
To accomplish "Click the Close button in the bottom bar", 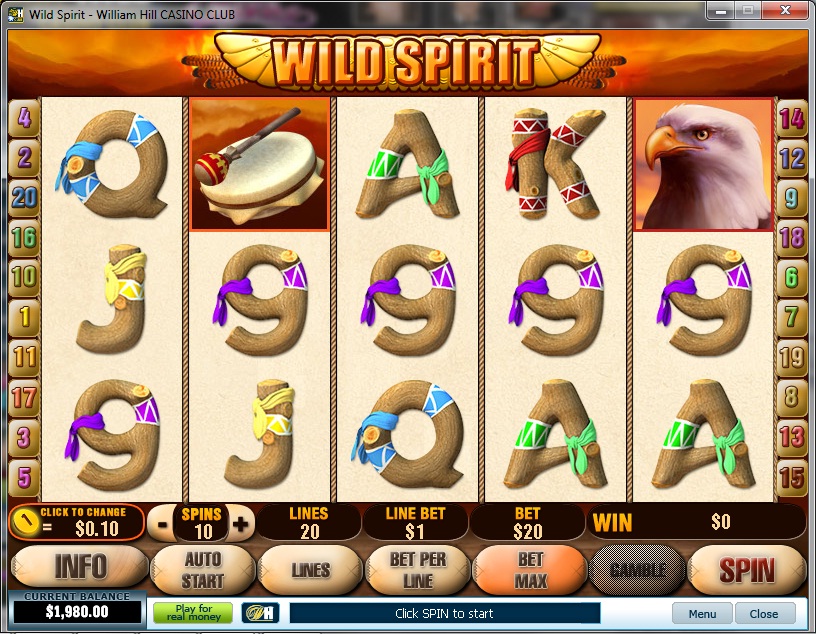I will click(x=764, y=613).
